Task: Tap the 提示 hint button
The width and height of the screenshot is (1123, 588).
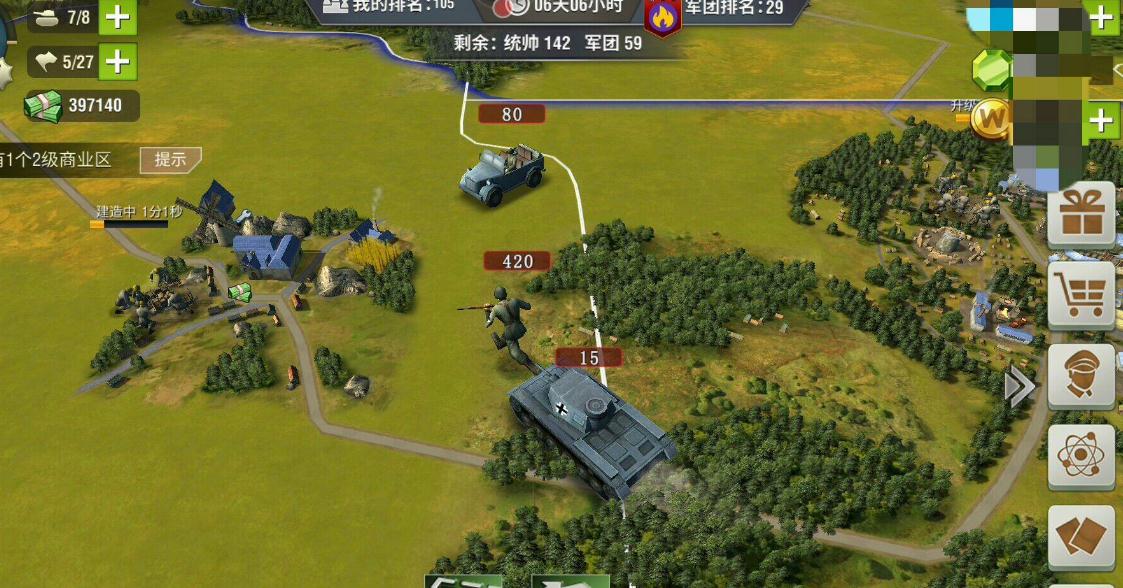Action: (x=170, y=159)
